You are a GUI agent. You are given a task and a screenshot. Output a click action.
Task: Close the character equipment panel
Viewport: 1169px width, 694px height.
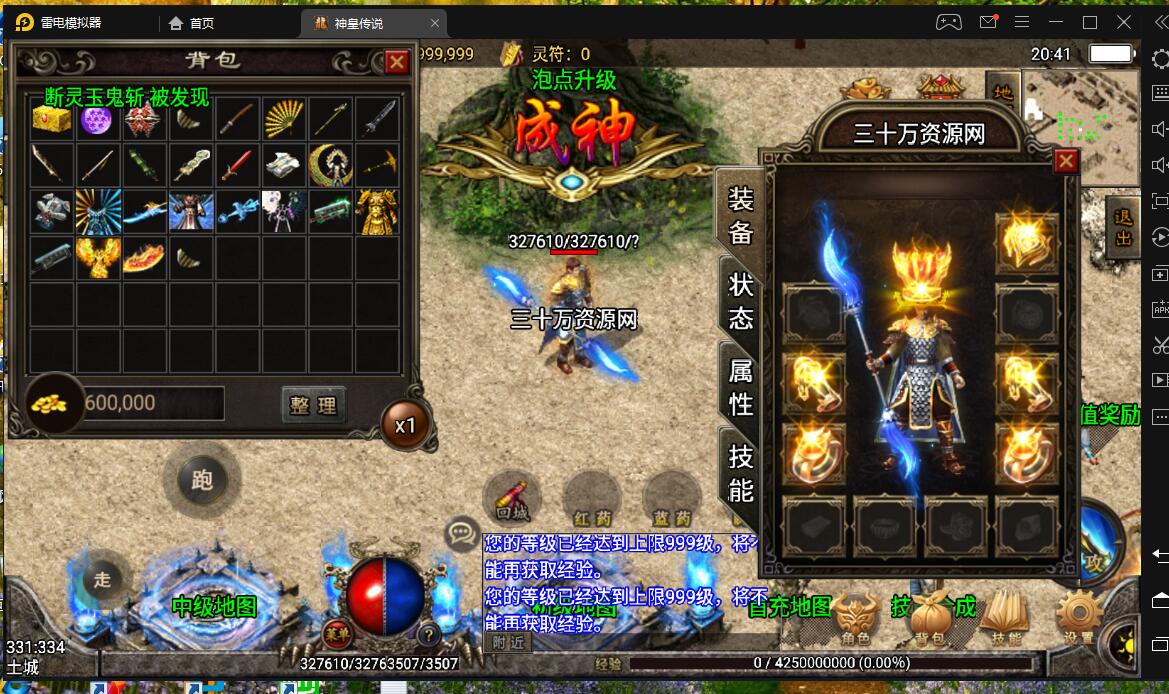click(x=1066, y=160)
